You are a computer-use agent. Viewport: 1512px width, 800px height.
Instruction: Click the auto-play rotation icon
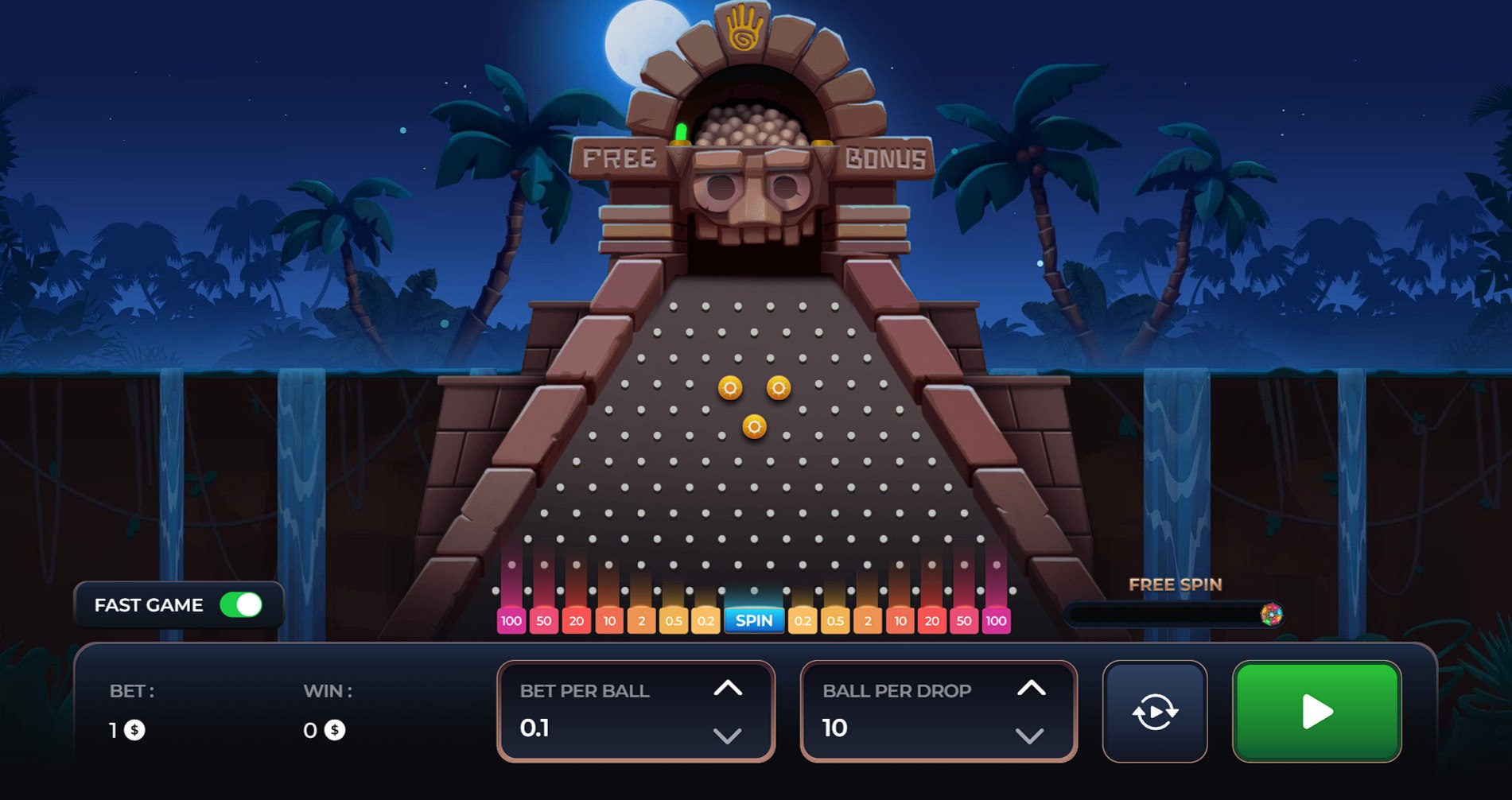[x=1154, y=711]
